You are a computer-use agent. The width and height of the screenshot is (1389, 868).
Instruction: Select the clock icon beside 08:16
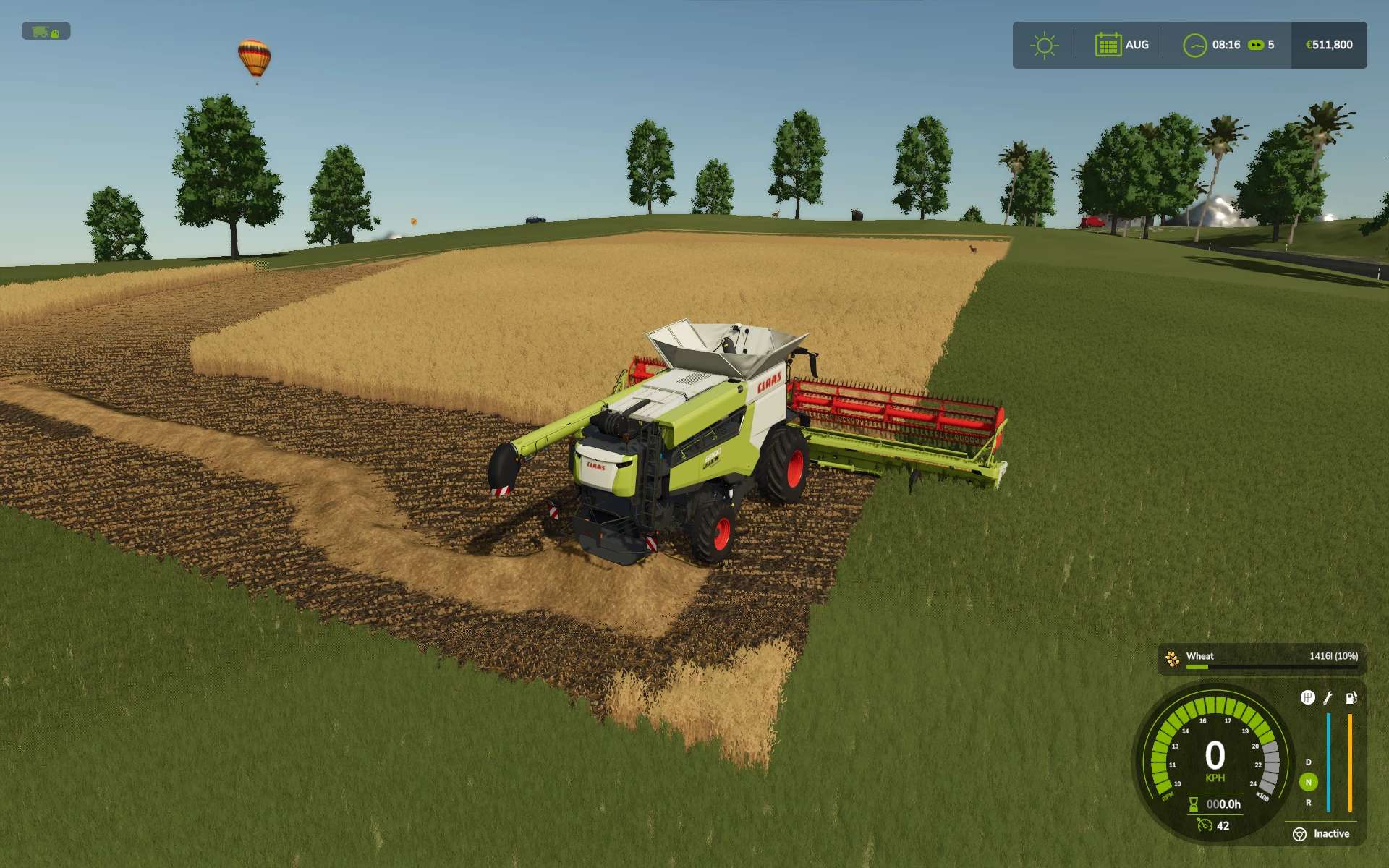[x=1194, y=45]
